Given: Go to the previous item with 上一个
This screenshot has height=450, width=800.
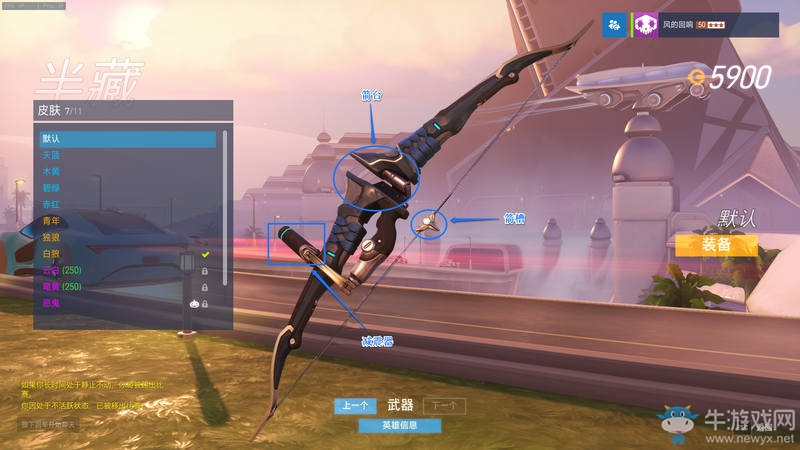Looking at the screenshot, I should 355,405.
